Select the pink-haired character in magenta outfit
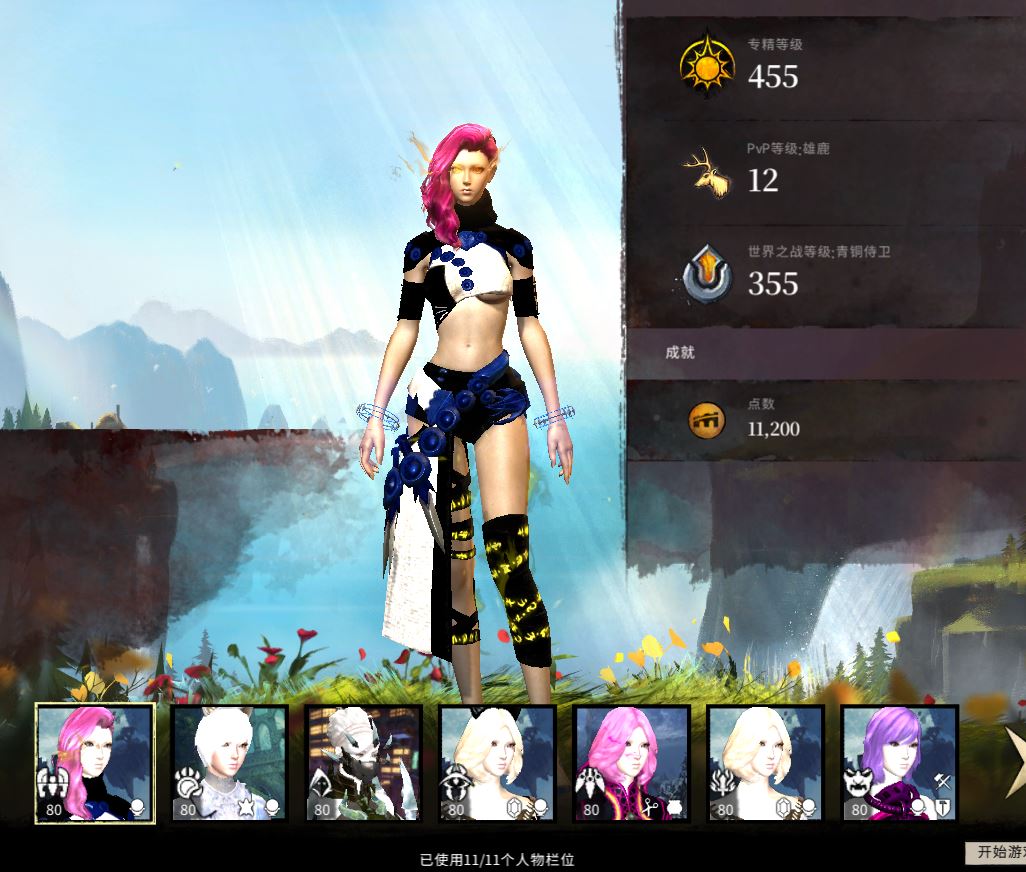 coord(632,763)
